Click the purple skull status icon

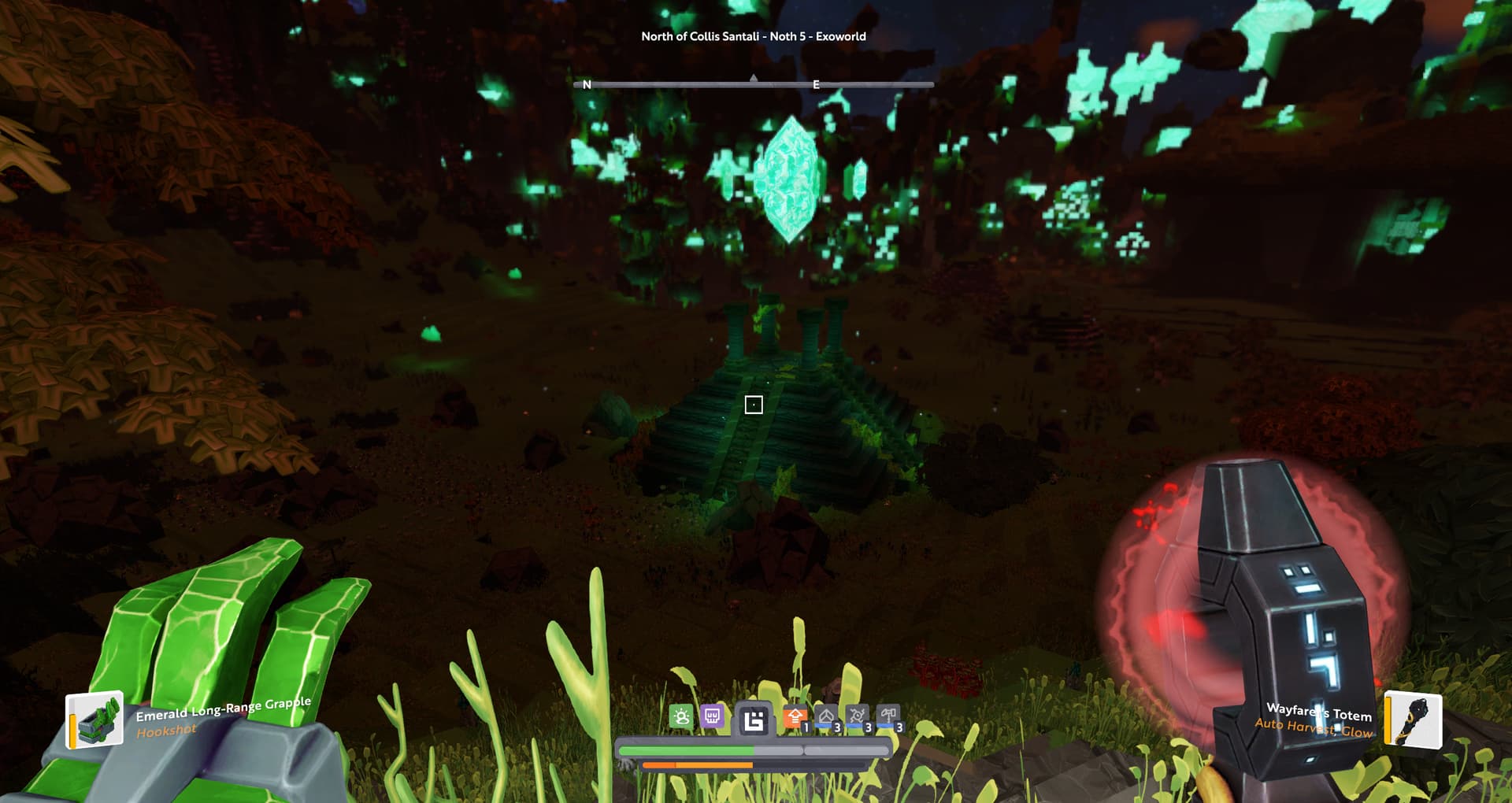(x=712, y=716)
